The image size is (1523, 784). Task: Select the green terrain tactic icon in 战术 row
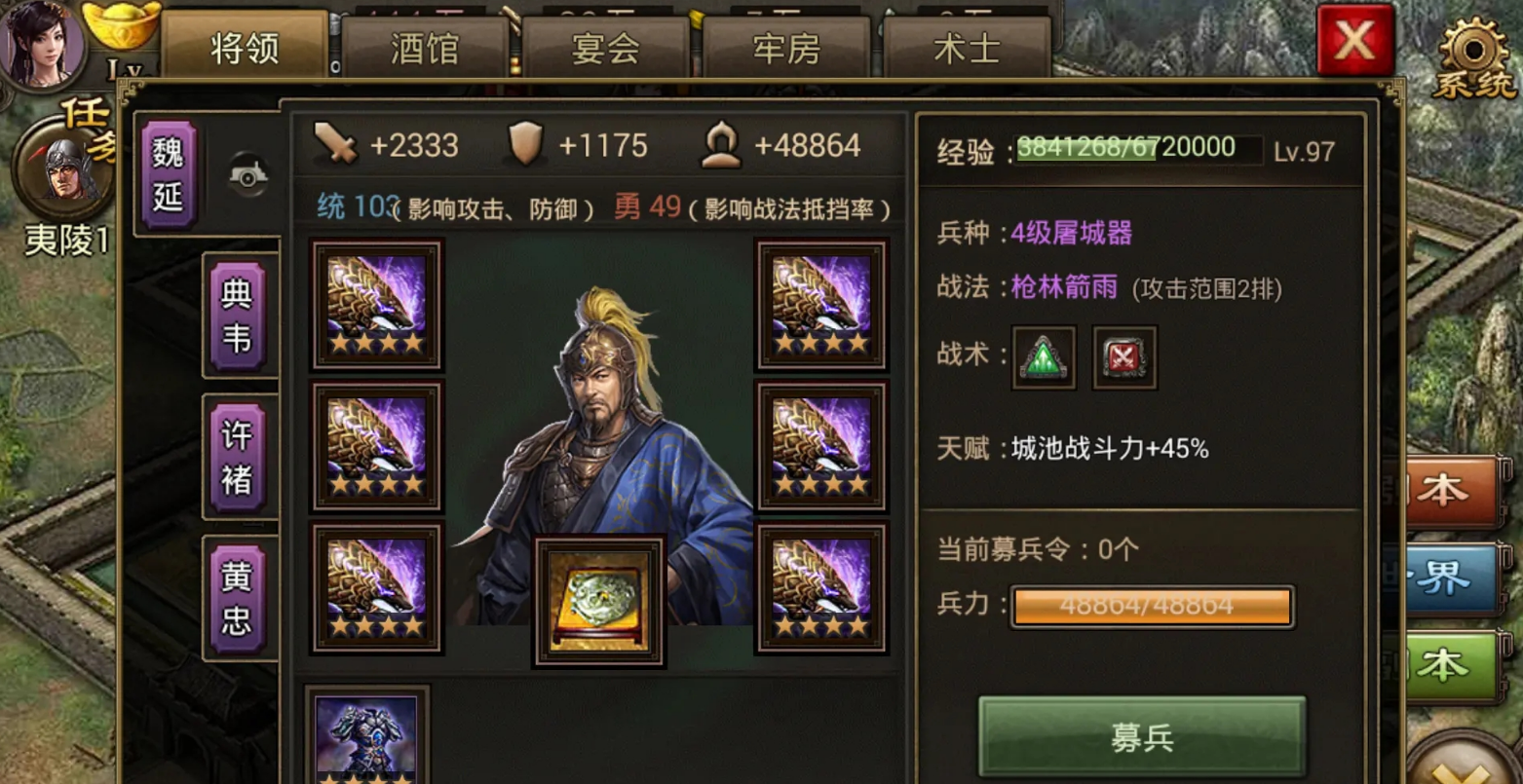(1042, 356)
